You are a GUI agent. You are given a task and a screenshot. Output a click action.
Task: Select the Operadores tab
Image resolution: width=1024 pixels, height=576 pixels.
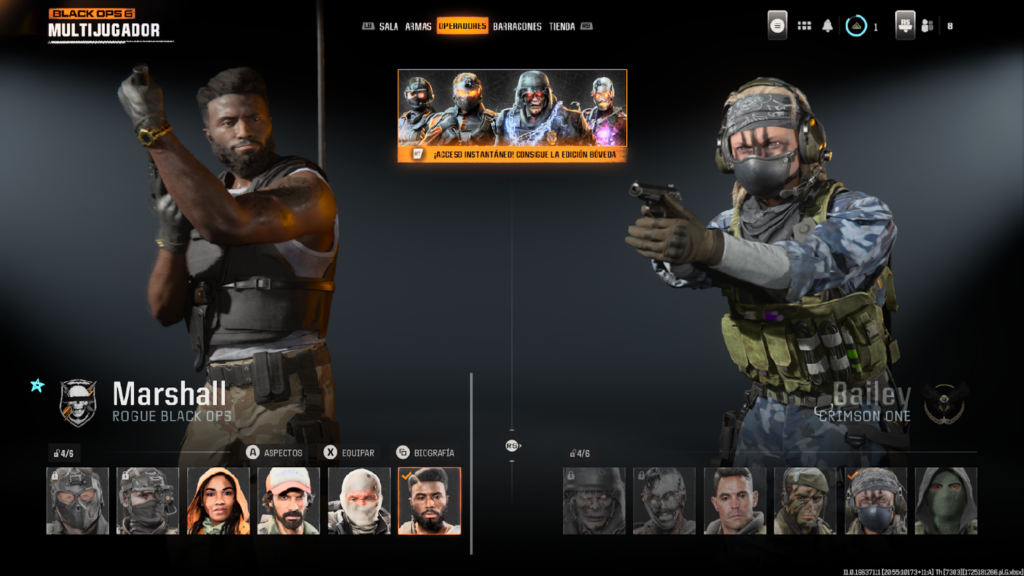462,27
